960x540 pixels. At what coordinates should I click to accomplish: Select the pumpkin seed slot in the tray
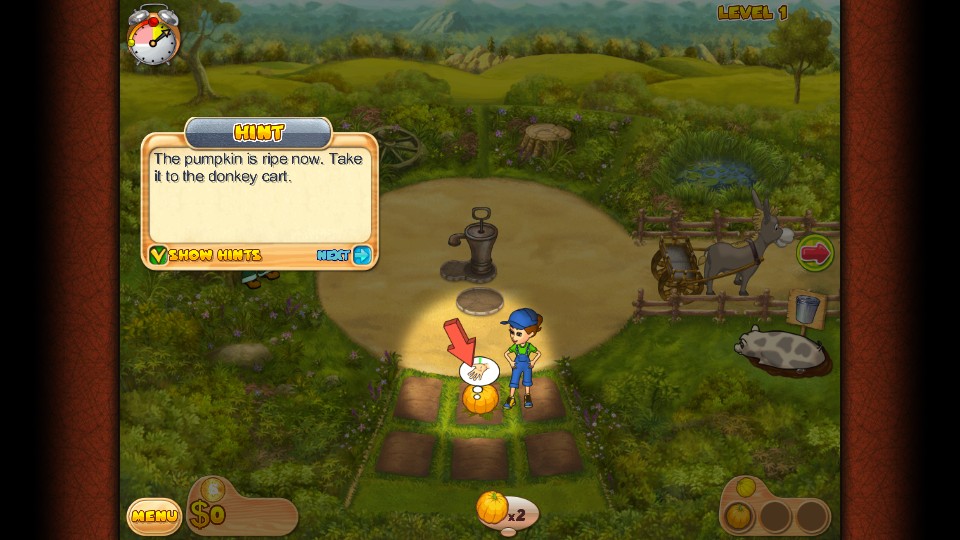coord(737,516)
